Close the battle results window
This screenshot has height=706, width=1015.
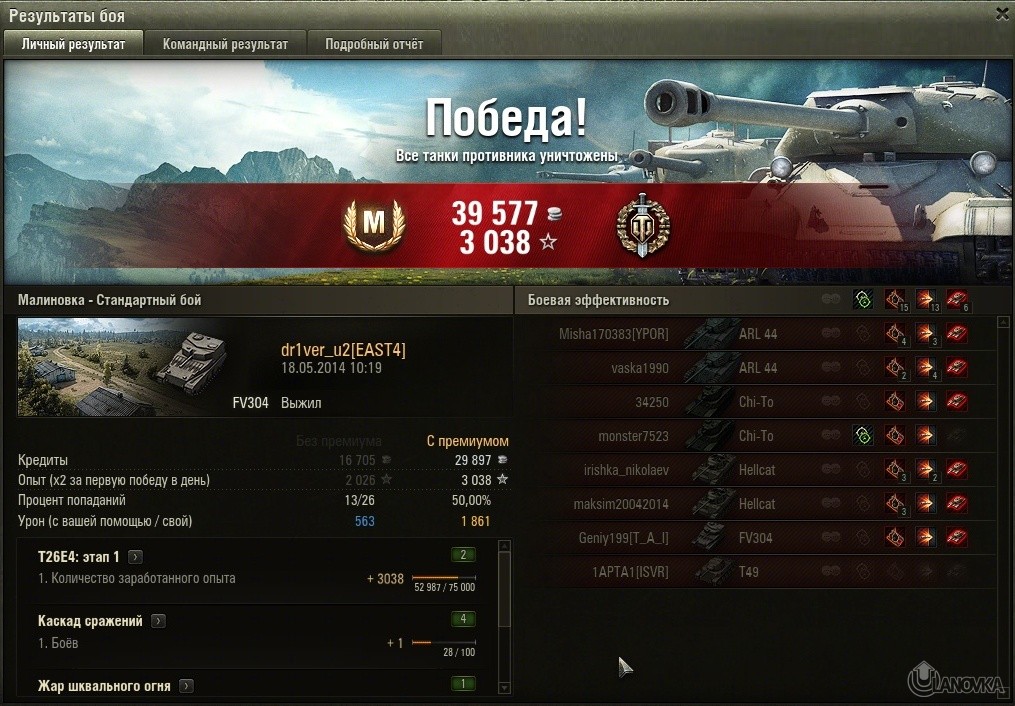point(1002,14)
